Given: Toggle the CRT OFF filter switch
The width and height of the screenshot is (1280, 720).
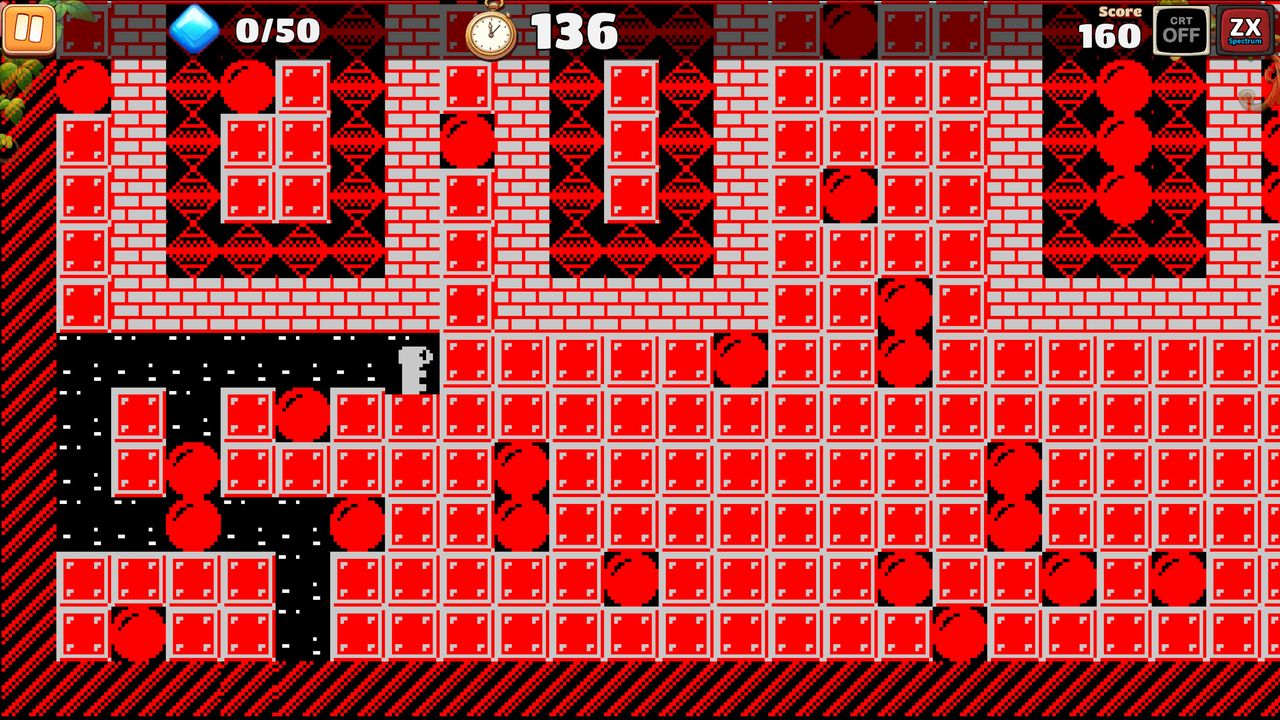Looking at the screenshot, I should [x=1181, y=30].
